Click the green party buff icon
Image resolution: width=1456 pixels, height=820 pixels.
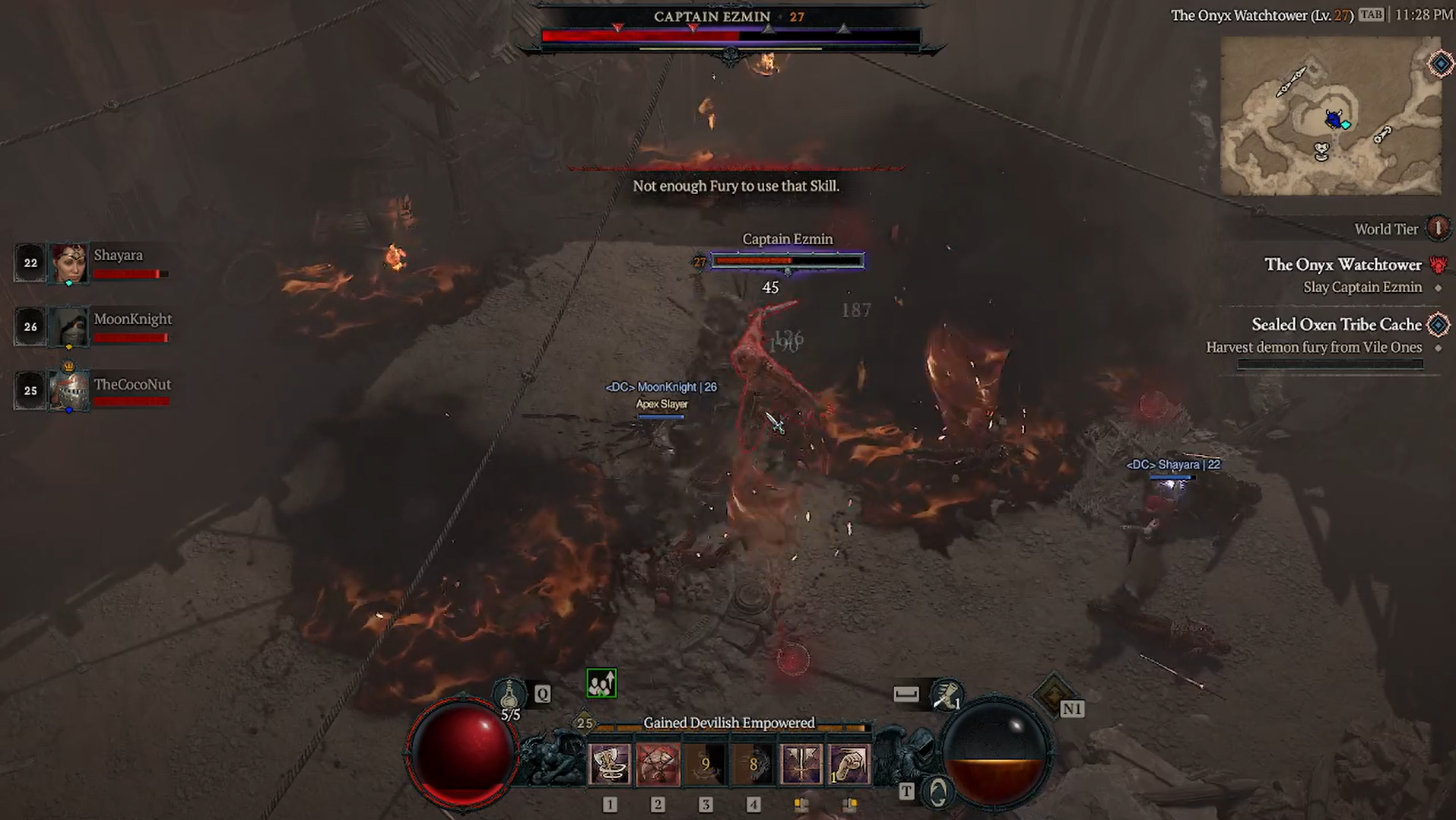(x=601, y=683)
